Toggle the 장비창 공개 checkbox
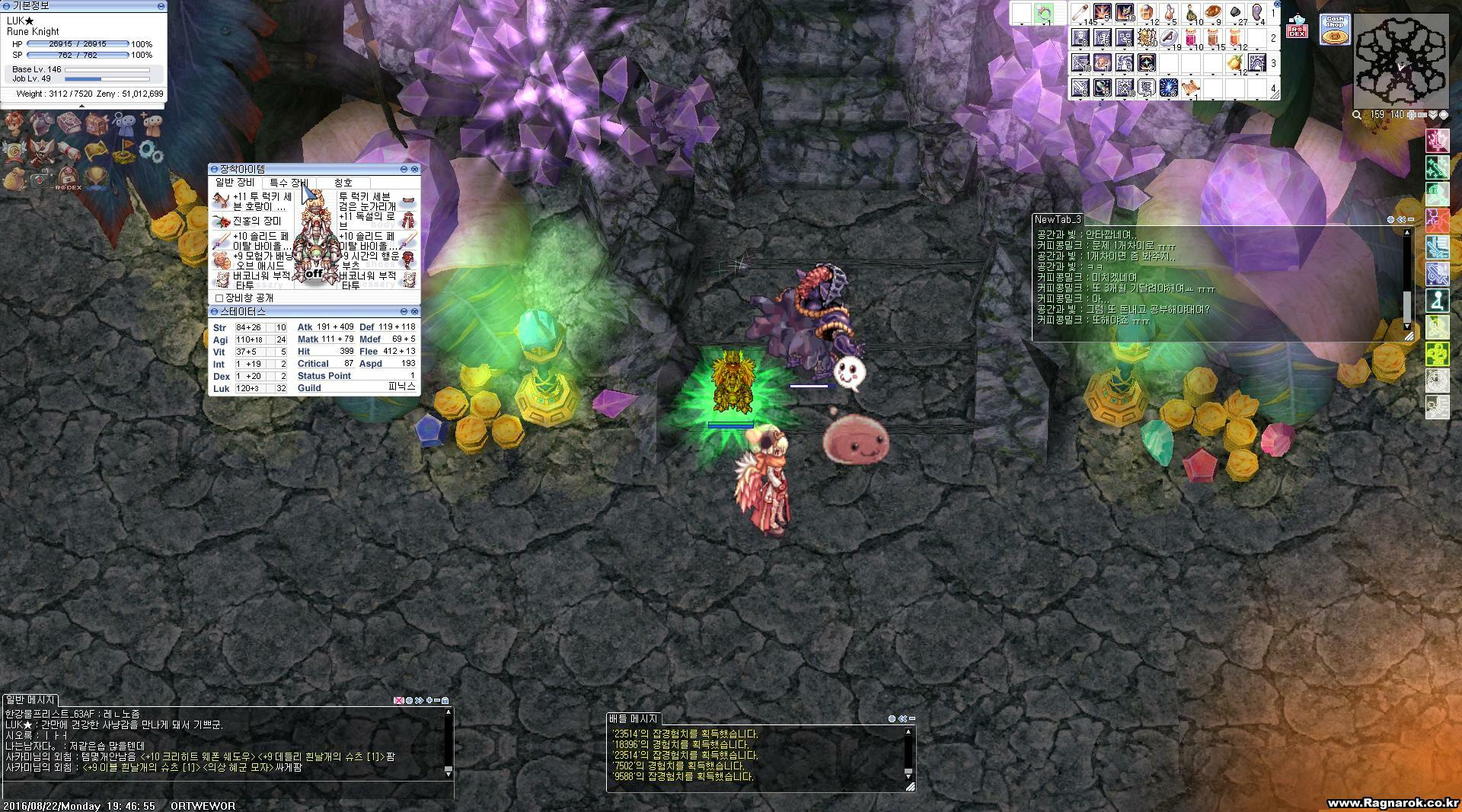Image resolution: width=1462 pixels, height=812 pixels. pos(219,298)
